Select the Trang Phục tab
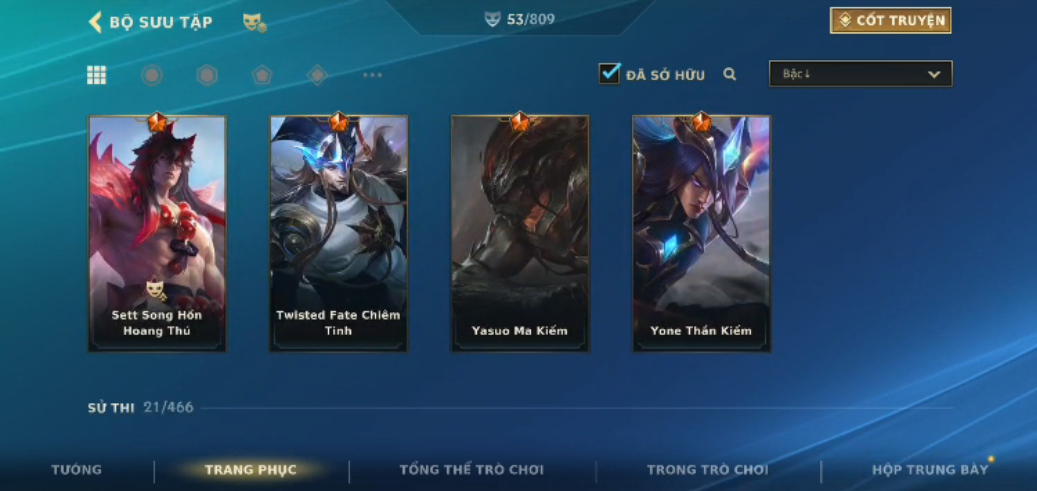 click(250, 470)
